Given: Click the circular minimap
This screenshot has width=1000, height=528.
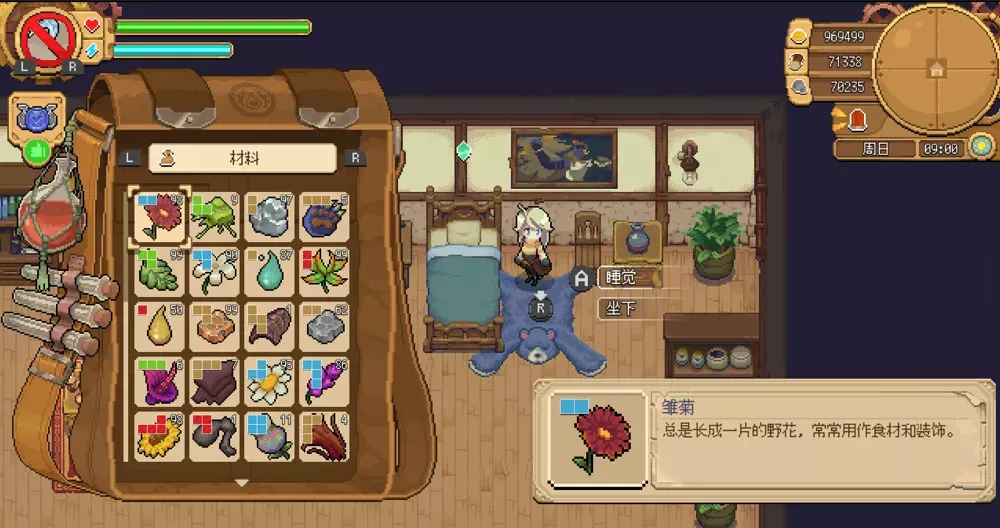Looking at the screenshot, I should (x=935, y=67).
